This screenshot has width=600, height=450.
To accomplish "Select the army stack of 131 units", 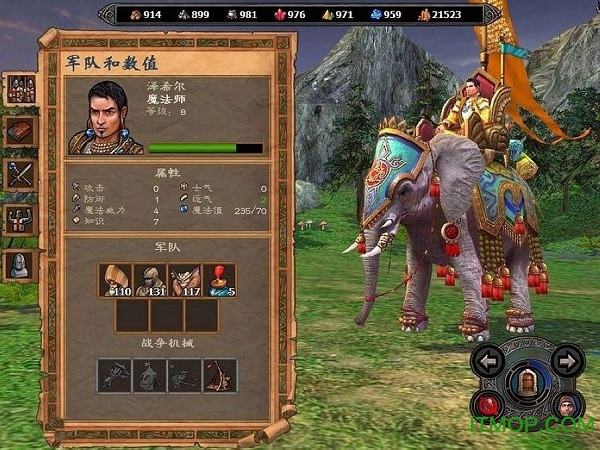I will [151, 280].
